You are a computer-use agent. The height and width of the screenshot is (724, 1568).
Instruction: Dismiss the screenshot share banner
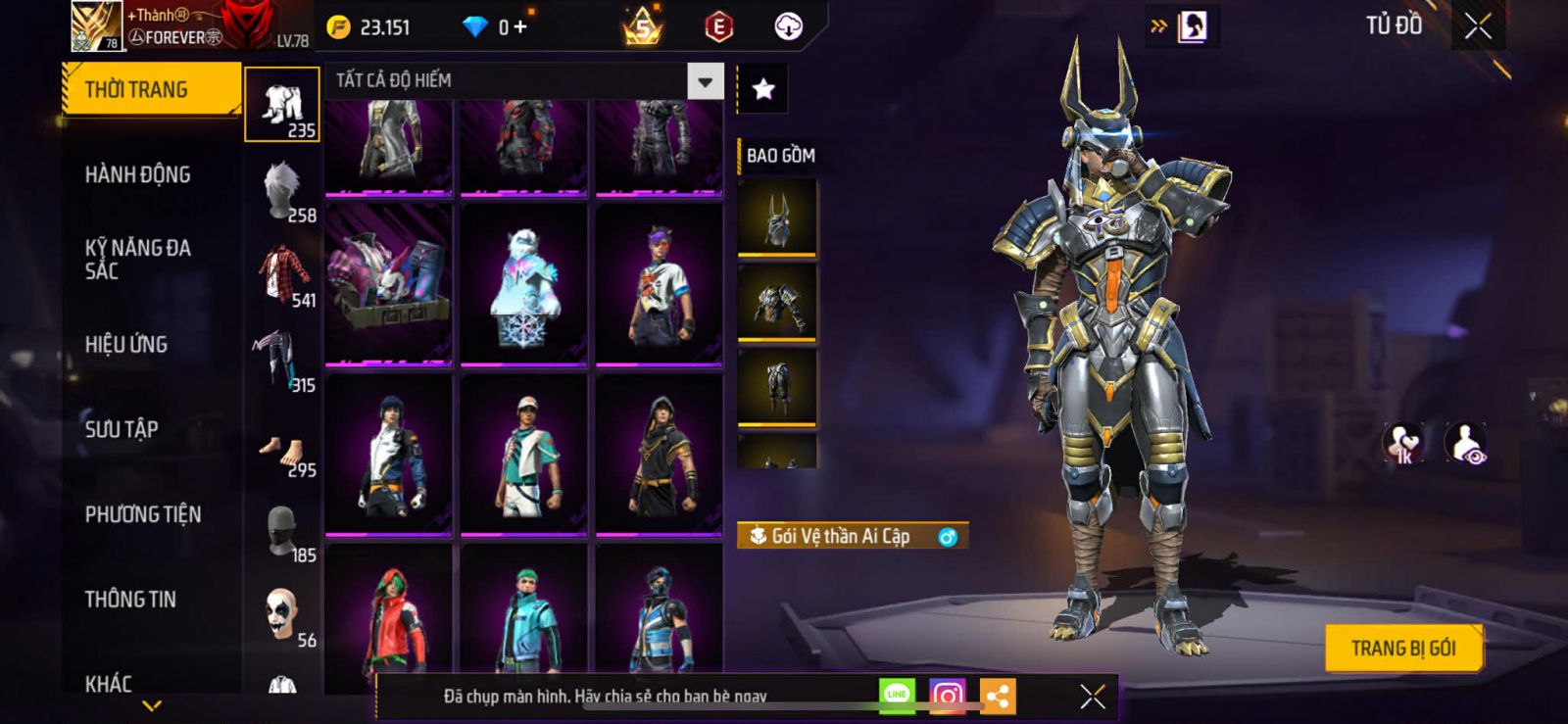[1093, 696]
